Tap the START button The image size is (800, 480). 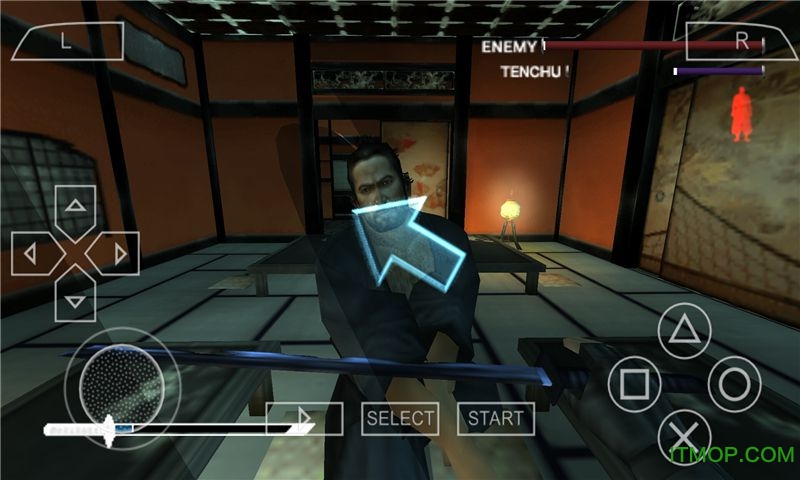[x=496, y=418]
